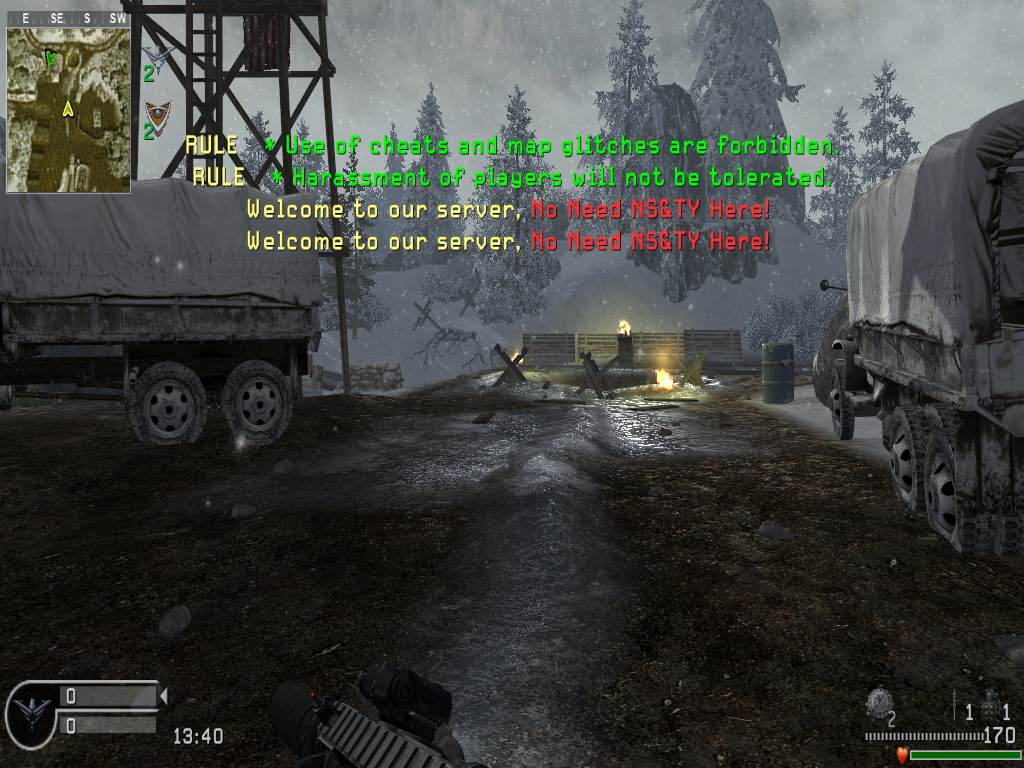The width and height of the screenshot is (1024, 768).
Task: Select the blue winged team emblem
Action: point(157,53)
